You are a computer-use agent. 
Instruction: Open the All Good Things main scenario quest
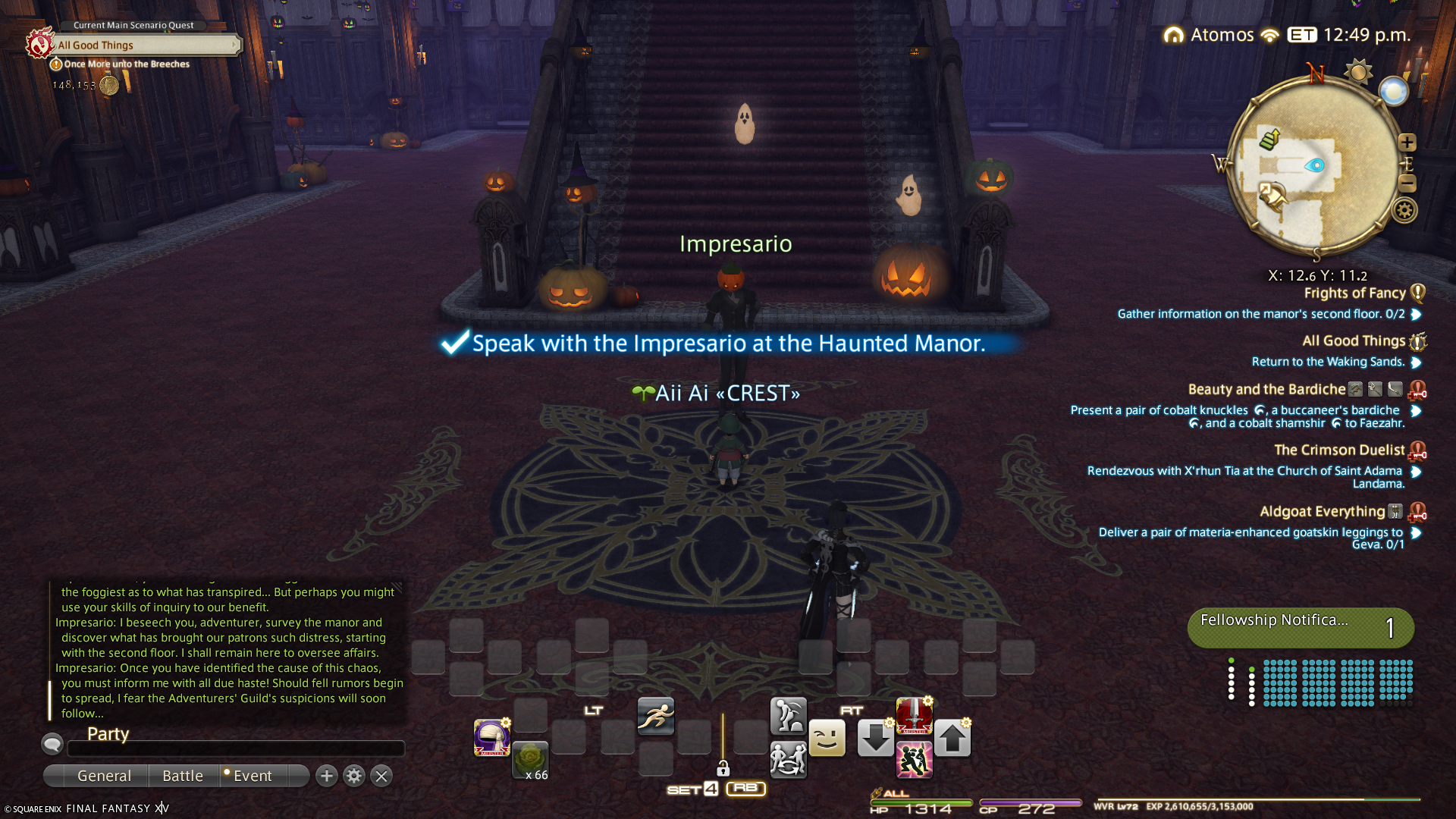point(144,45)
